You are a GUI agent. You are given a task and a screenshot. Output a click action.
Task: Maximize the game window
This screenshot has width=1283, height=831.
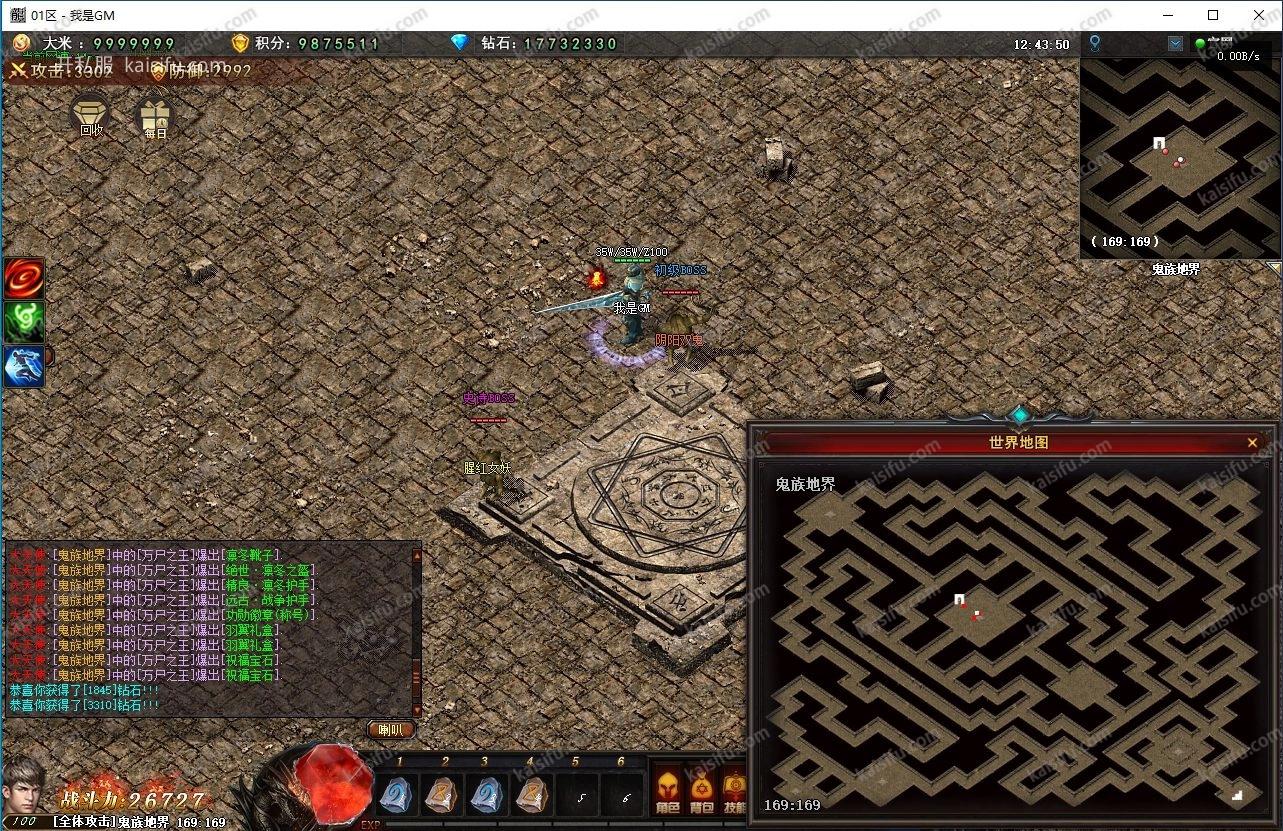[x=1213, y=15]
